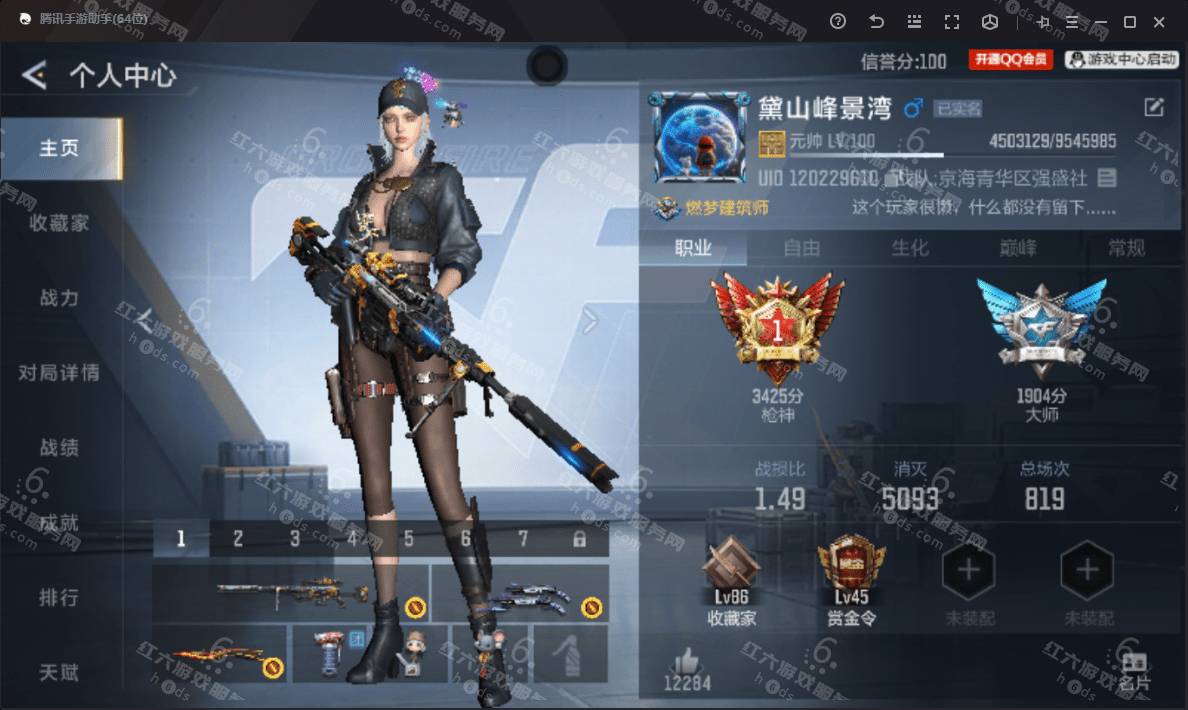This screenshot has width=1188, height=710.
Task: Choose loadout slot number 2
Action: click(238, 539)
